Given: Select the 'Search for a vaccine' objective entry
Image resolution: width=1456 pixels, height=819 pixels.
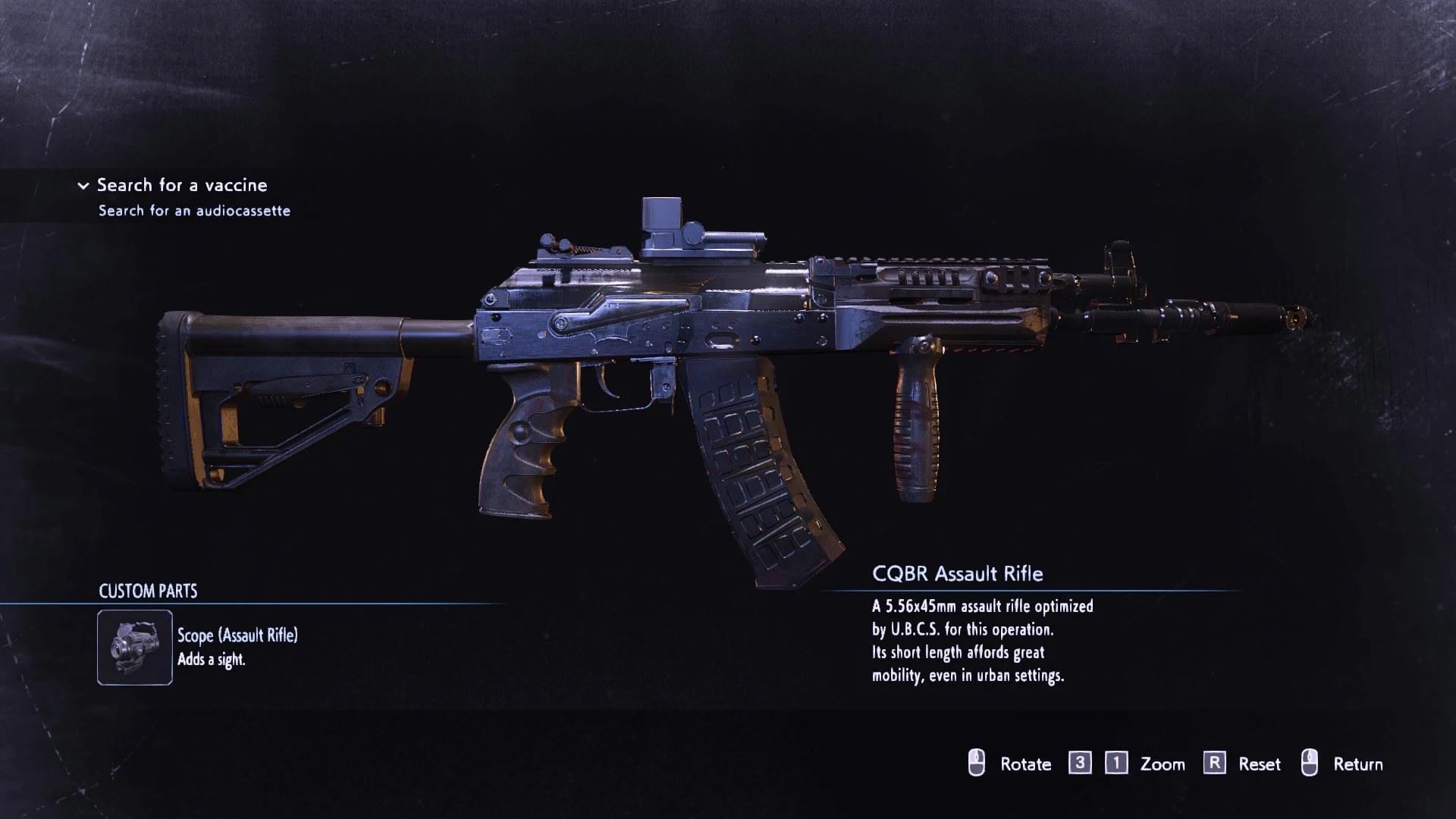Looking at the screenshot, I should point(182,185).
